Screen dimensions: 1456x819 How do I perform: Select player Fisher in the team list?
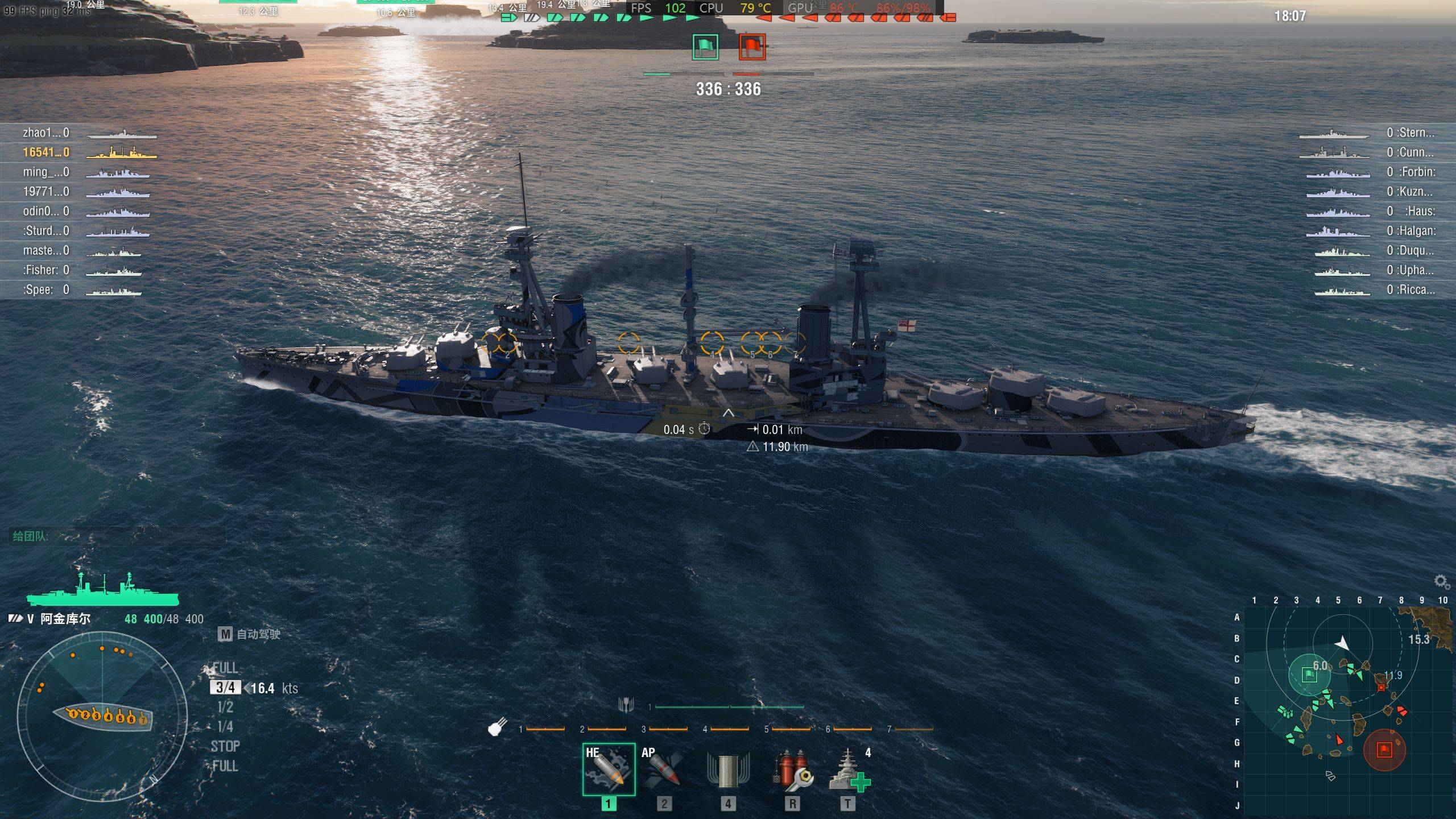click(45, 270)
